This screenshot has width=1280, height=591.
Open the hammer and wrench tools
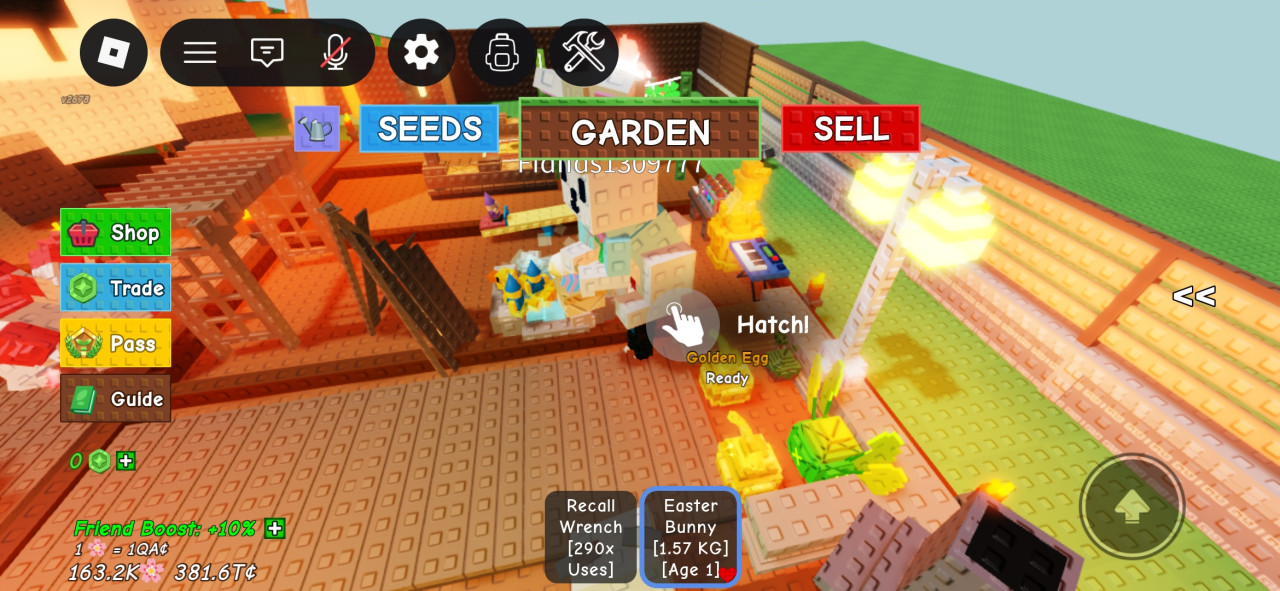click(x=584, y=52)
